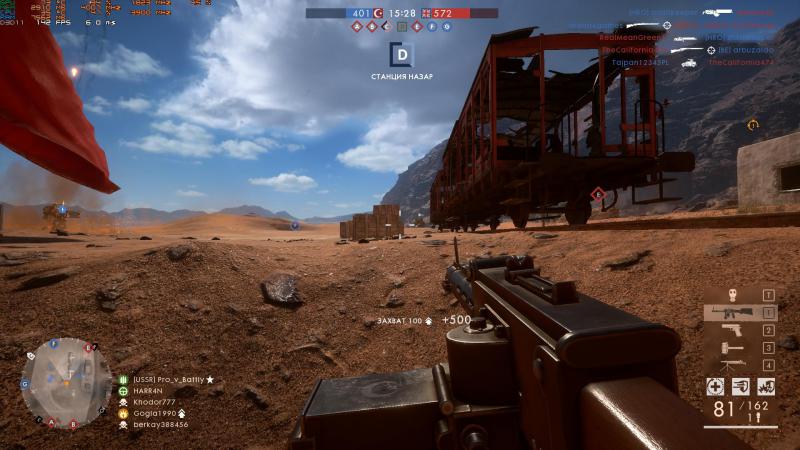The height and width of the screenshot is (450, 800).
Task: Select flag G in the objective row
Action: [446, 26]
